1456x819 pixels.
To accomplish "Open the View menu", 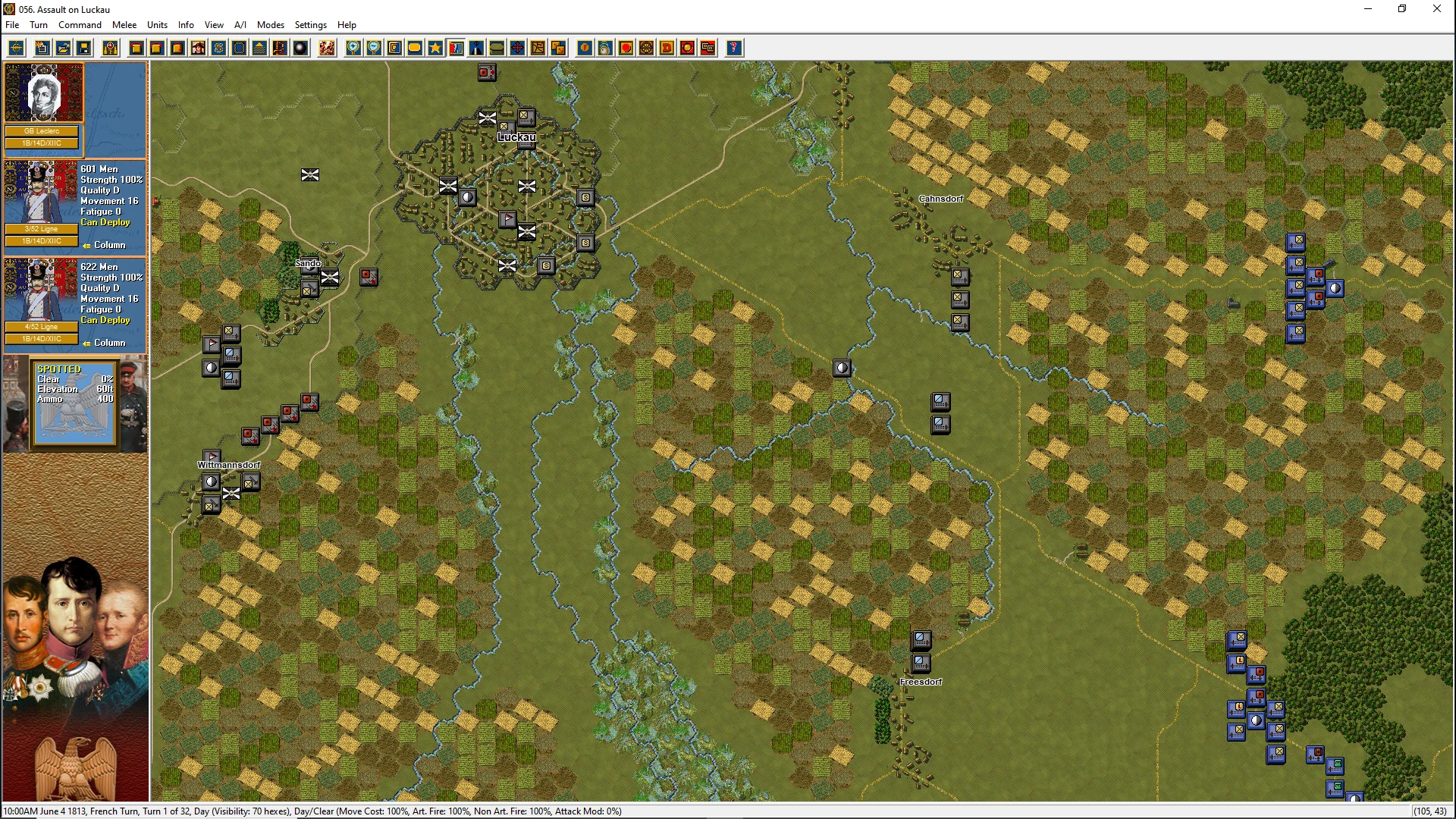I will [x=214, y=25].
